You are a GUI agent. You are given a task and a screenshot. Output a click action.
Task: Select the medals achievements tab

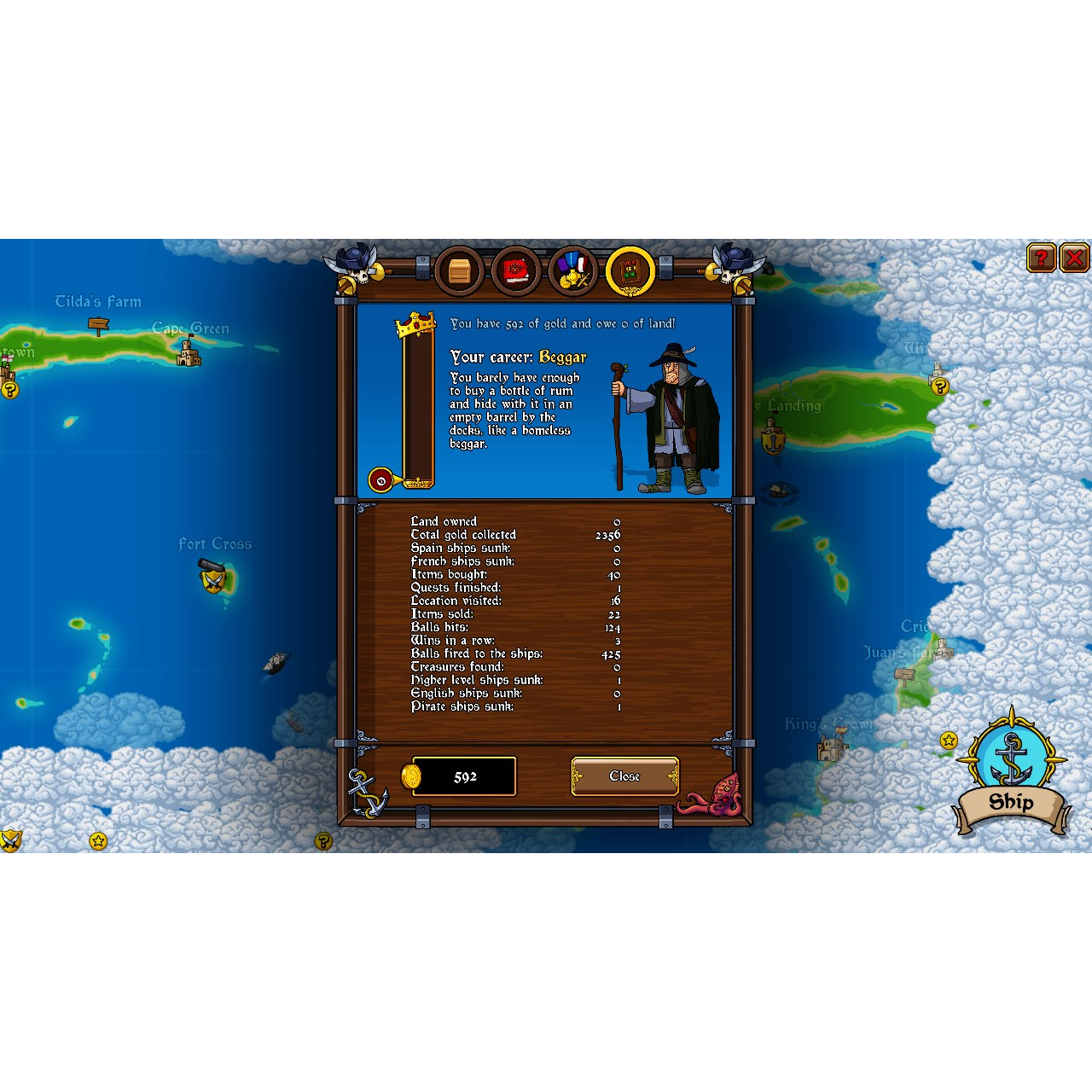pos(573,271)
